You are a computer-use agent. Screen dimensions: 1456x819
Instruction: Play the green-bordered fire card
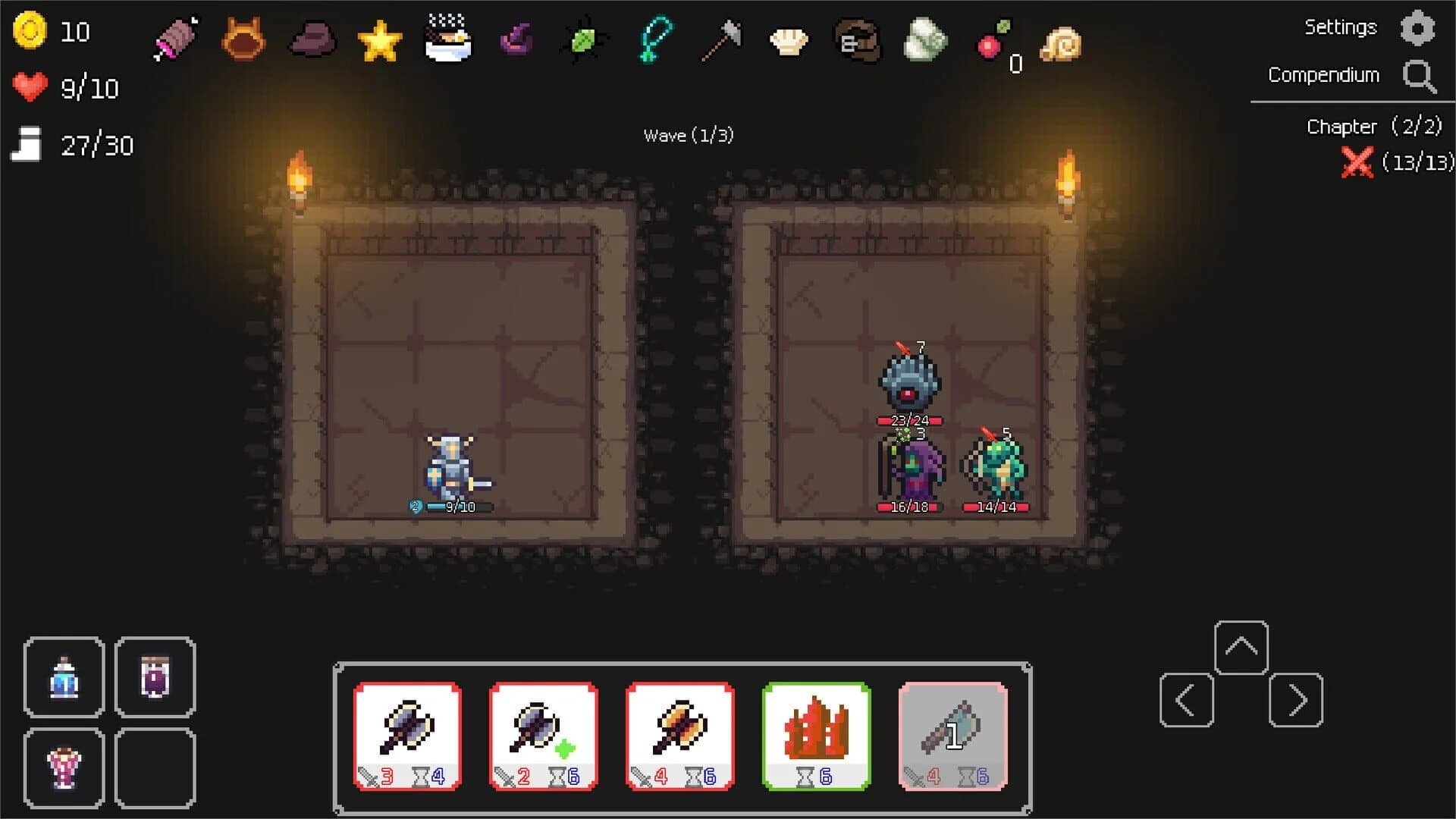coord(816,734)
